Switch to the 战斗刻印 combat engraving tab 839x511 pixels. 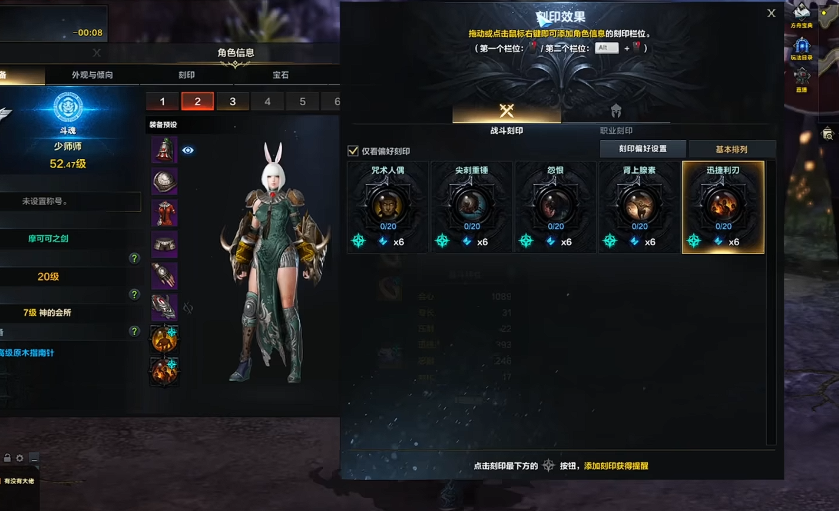(x=506, y=131)
